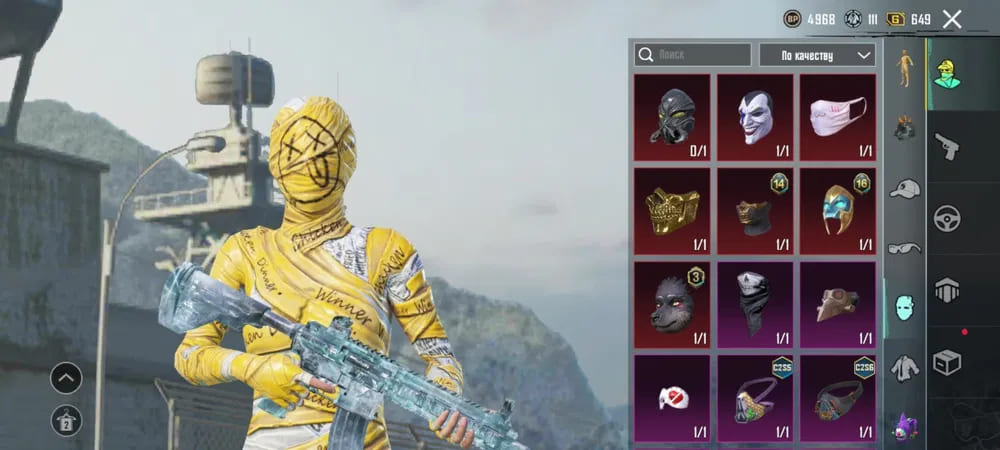The image size is (1000, 450).
Task: Select the C2S6 season mask
Action: (x=838, y=398)
